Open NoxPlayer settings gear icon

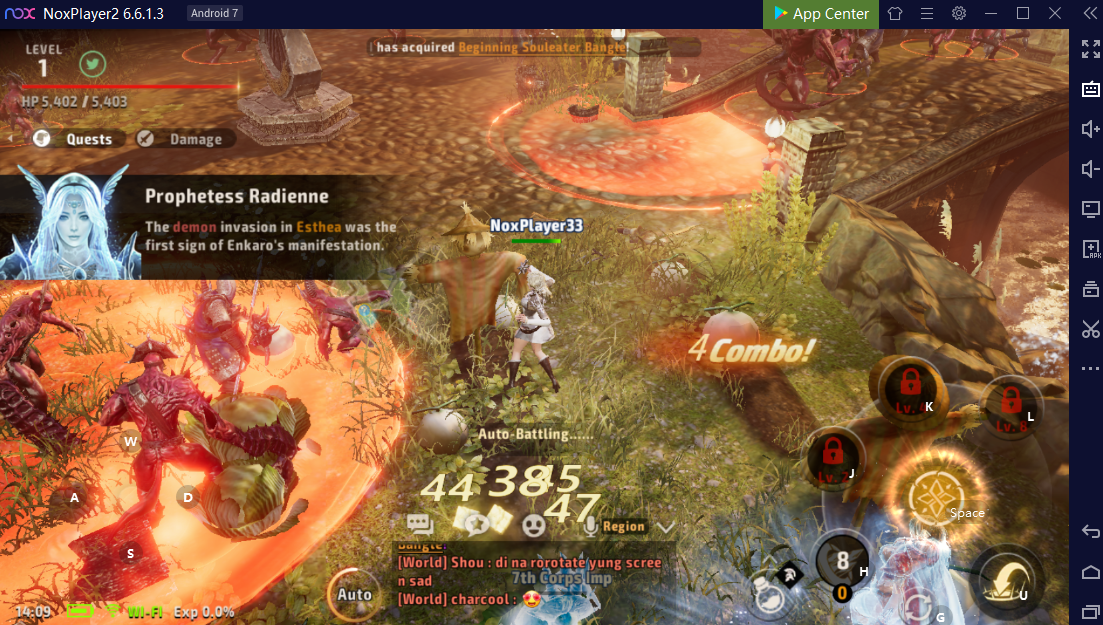(958, 14)
